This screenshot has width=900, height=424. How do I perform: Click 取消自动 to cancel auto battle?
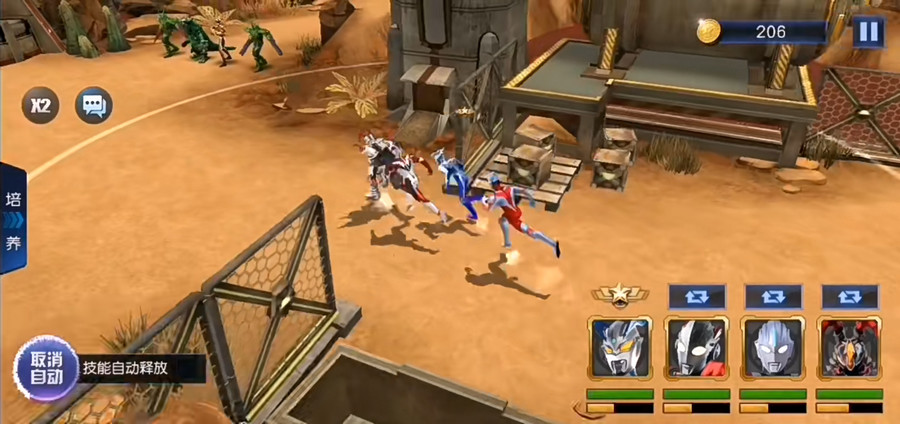46,368
